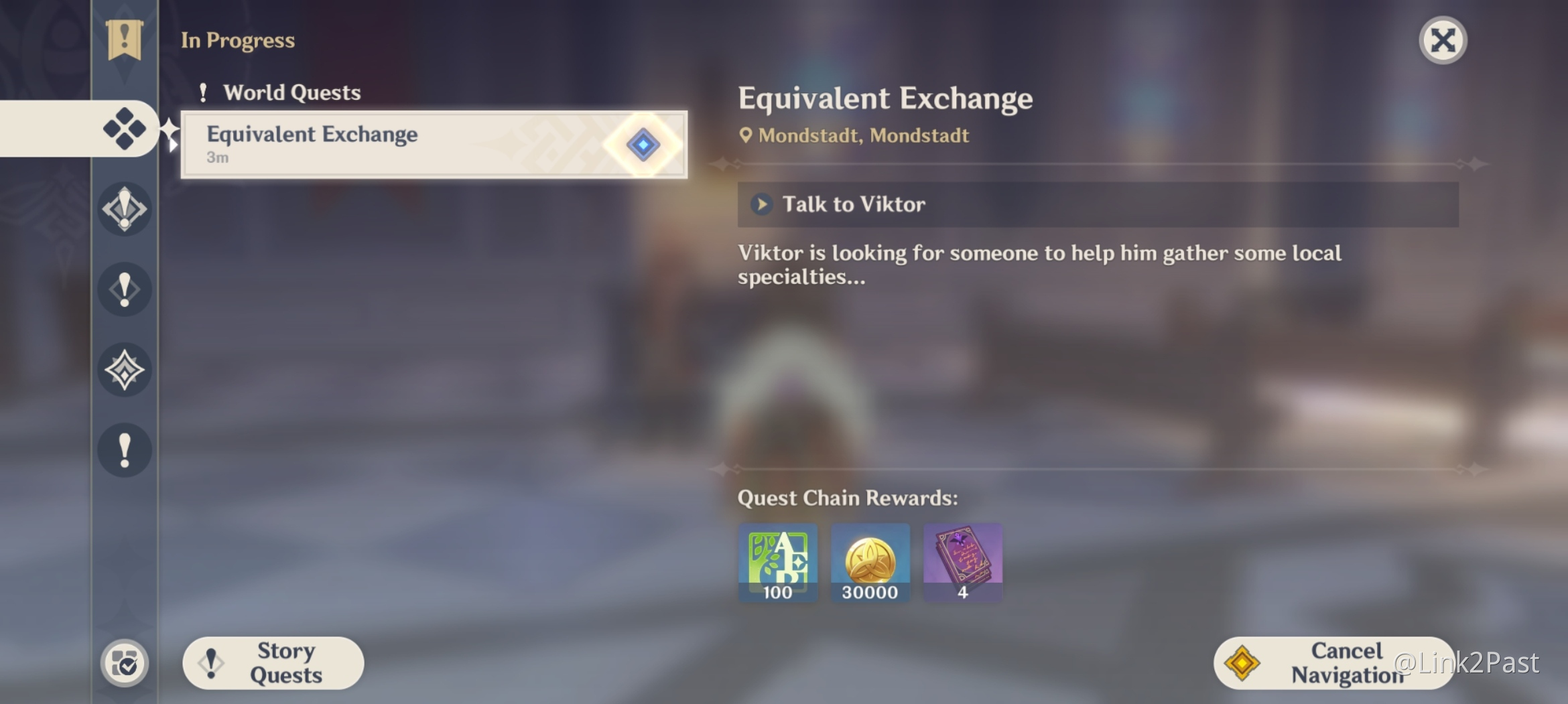Close the quest menu with the X button
Viewport: 1568px width, 704px height.
[1443, 40]
